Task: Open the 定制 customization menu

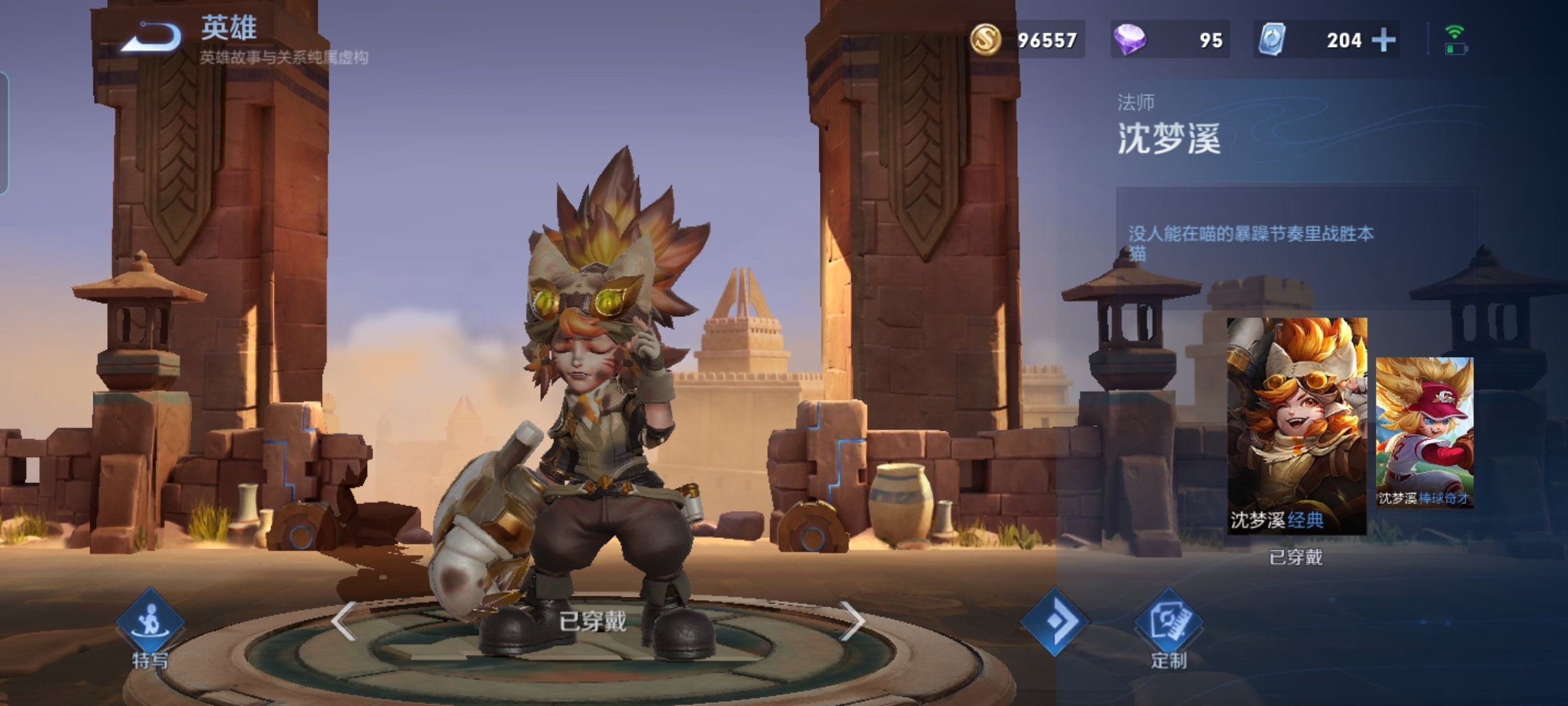Action: pyautogui.click(x=1169, y=628)
